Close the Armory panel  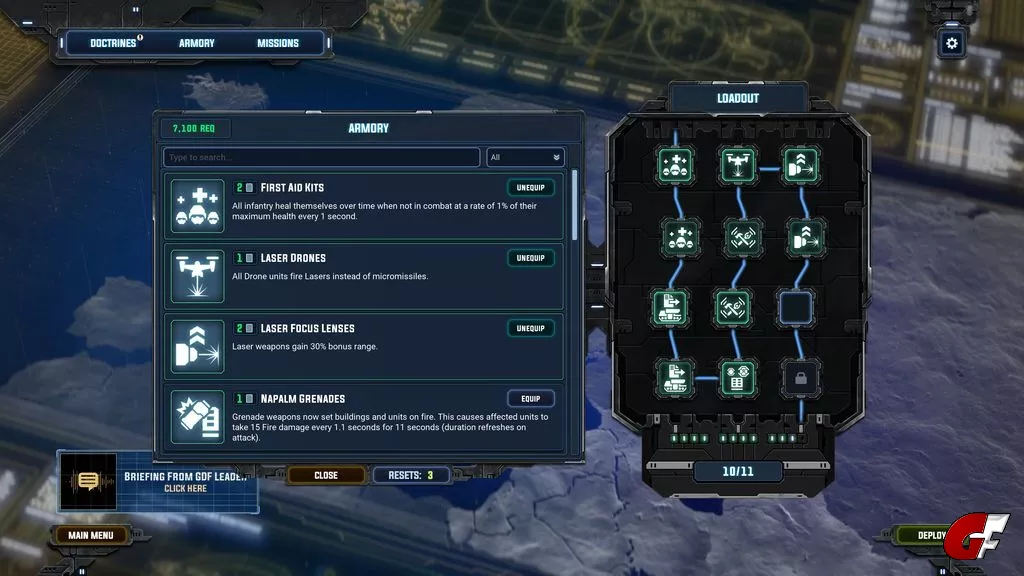326,475
